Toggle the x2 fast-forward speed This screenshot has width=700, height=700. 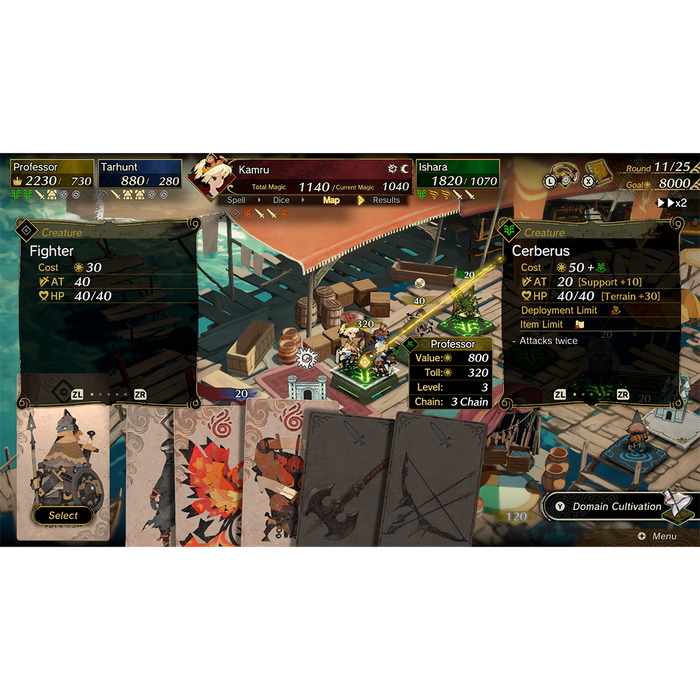pos(671,203)
